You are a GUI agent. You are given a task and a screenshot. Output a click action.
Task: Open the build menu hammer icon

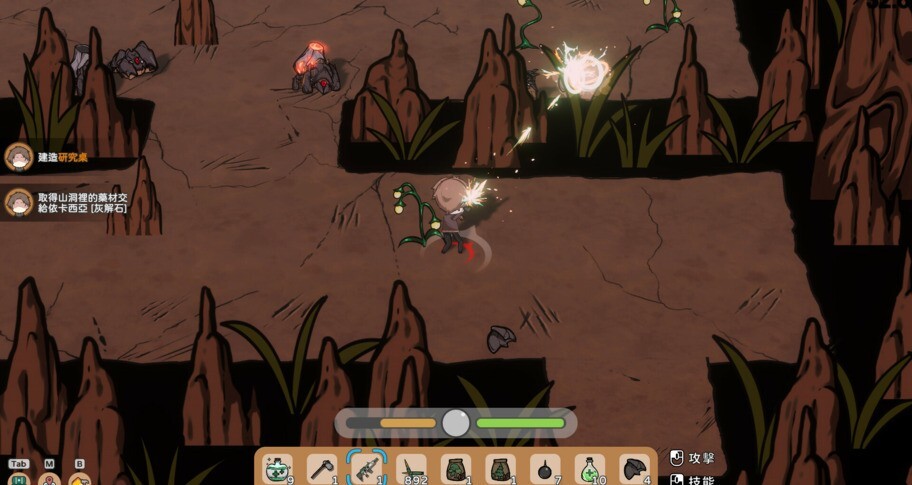tap(80, 479)
